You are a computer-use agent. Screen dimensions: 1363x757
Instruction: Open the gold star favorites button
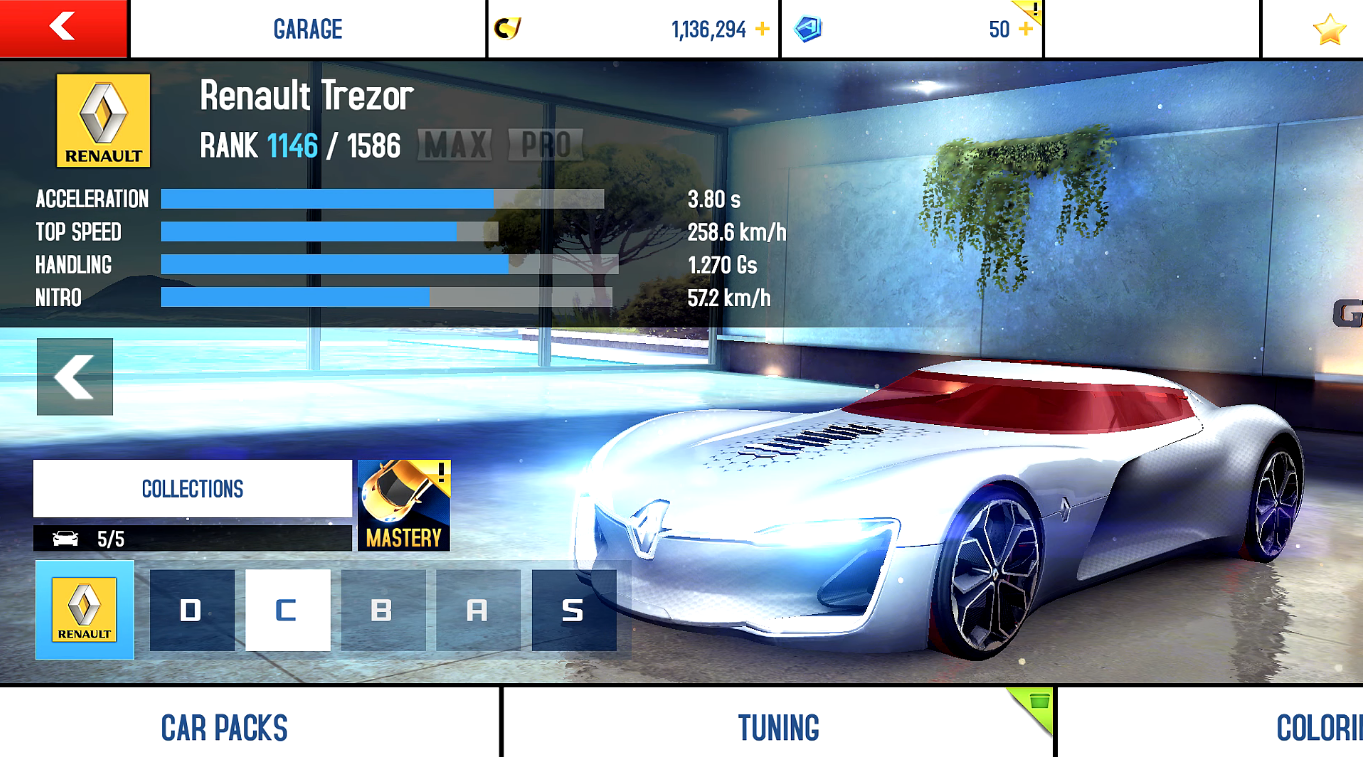[1329, 30]
